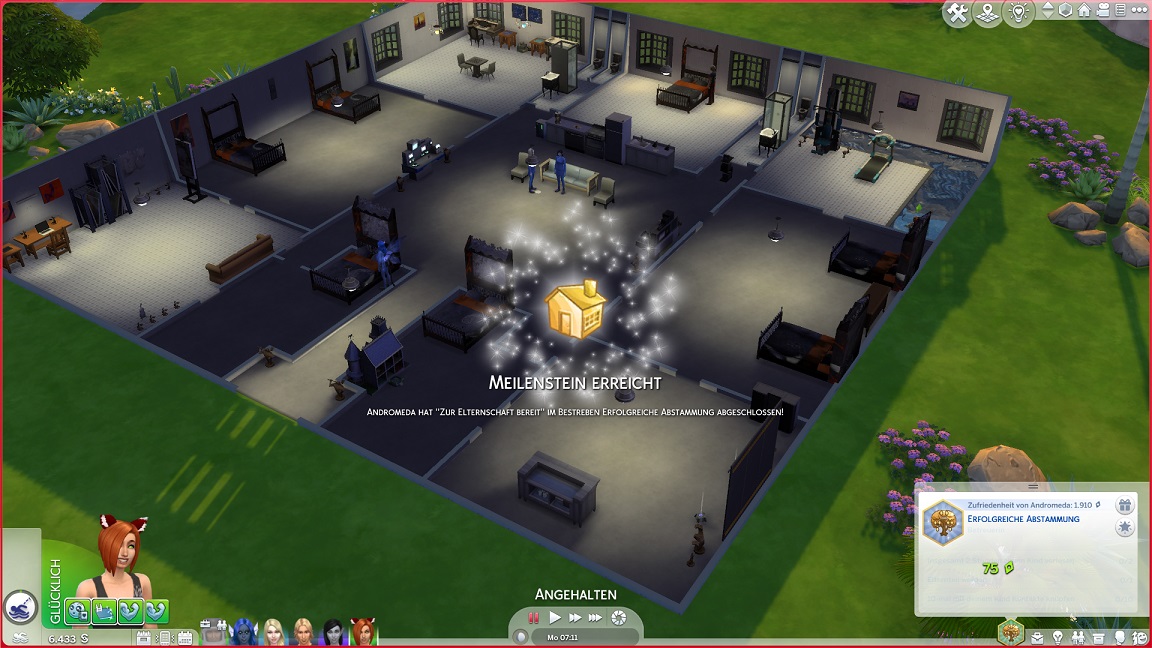Select the blue-skinned Sim portrait

pos(243,632)
